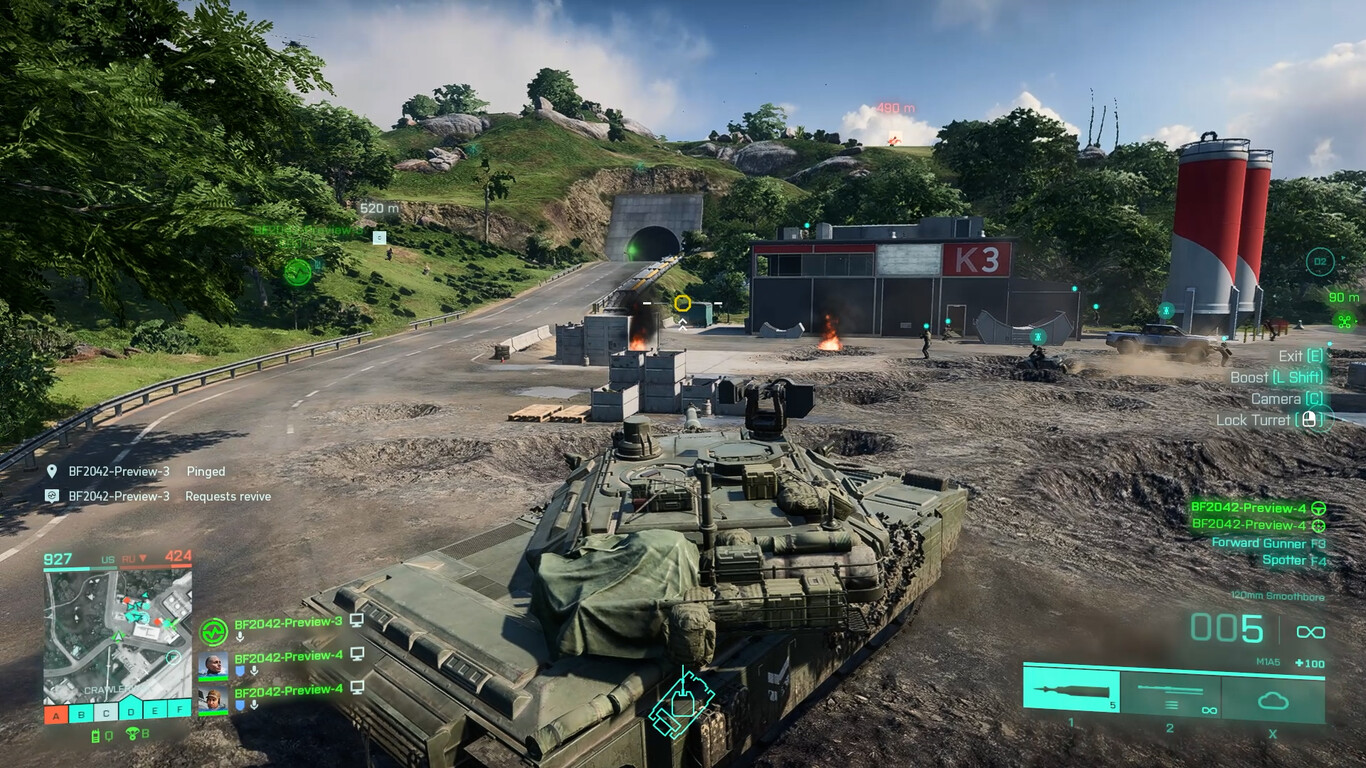Activate the smoke cloud countermeasure slot
Screen dimensions: 1366x768
click(x=1273, y=698)
